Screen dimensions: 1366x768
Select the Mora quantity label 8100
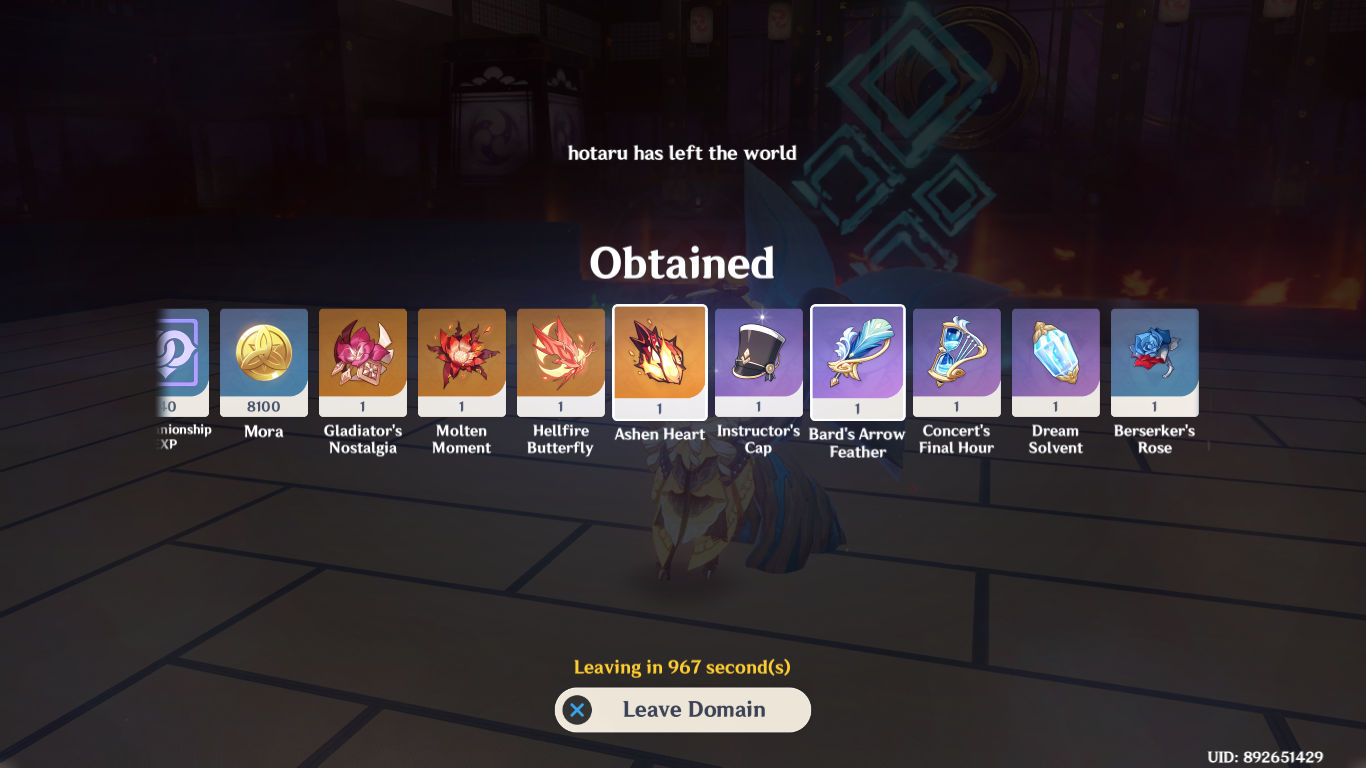[x=263, y=407]
